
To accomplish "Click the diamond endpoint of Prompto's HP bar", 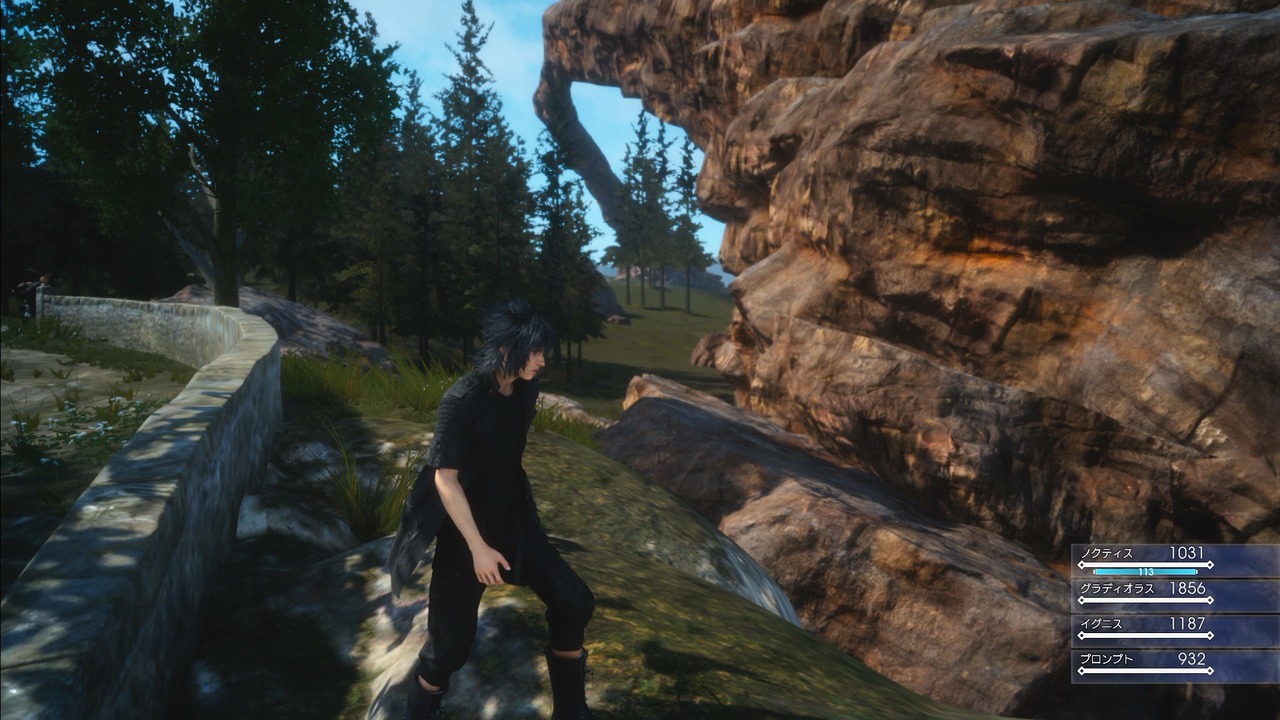I will coord(1209,669).
